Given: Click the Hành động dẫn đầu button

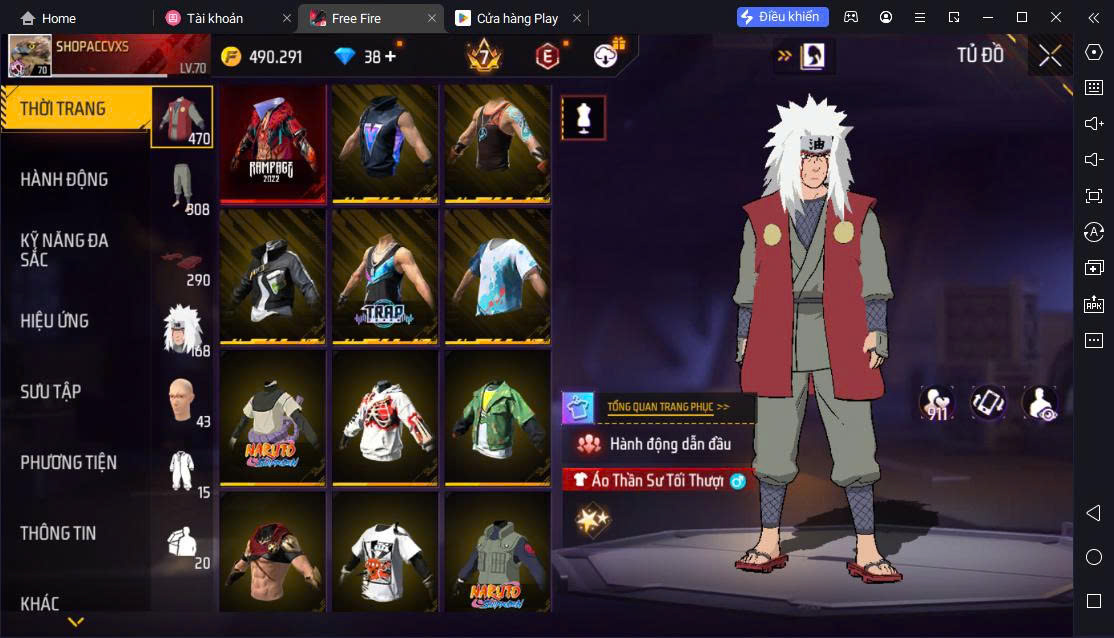Looking at the screenshot, I should pyautogui.click(x=670, y=444).
